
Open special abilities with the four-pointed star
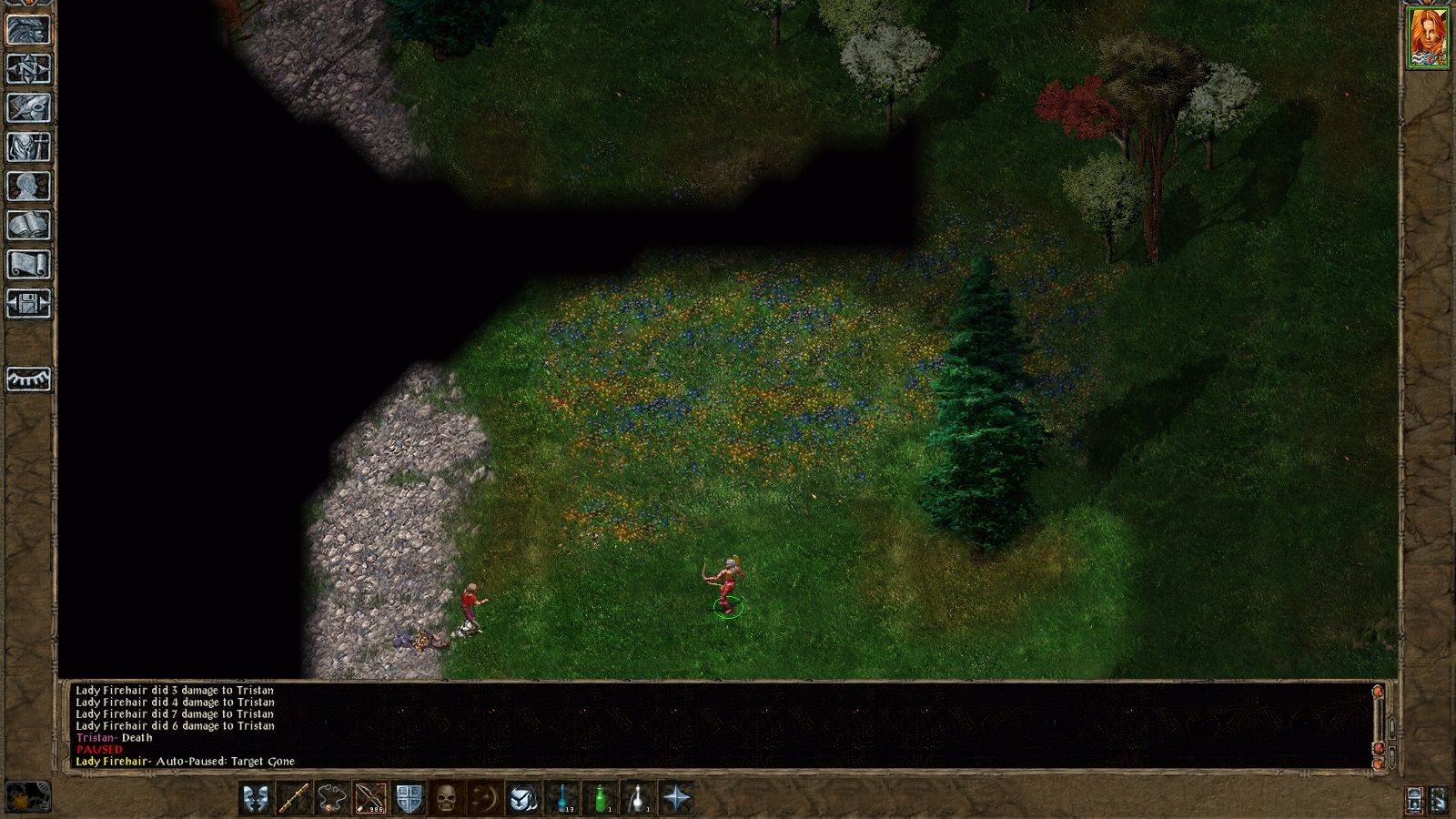pyautogui.click(x=676, y=799)
